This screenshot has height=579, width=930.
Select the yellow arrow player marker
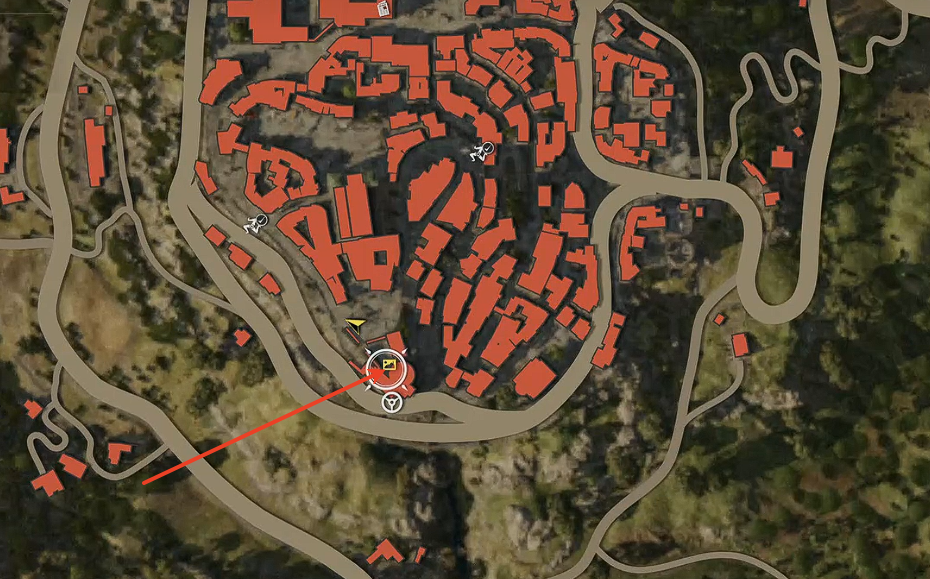pos(354,323)
